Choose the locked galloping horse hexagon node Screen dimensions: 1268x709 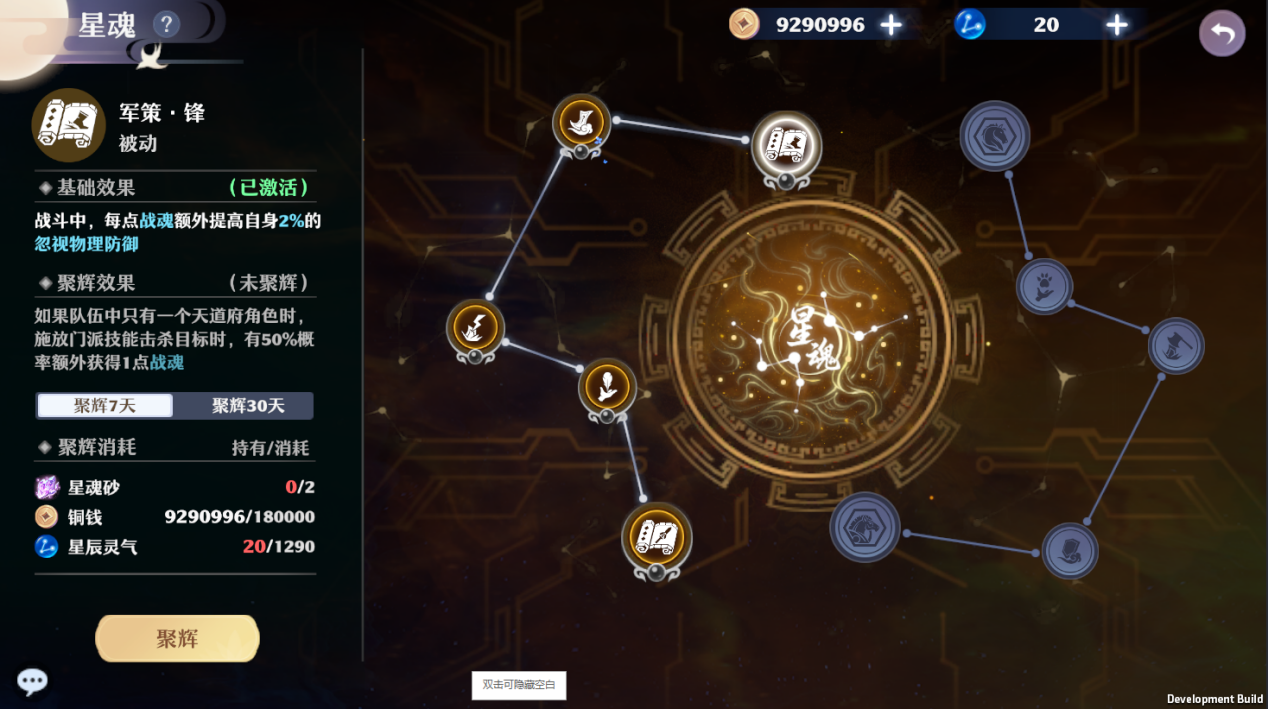pyautogui.click(x=864, y=527)
